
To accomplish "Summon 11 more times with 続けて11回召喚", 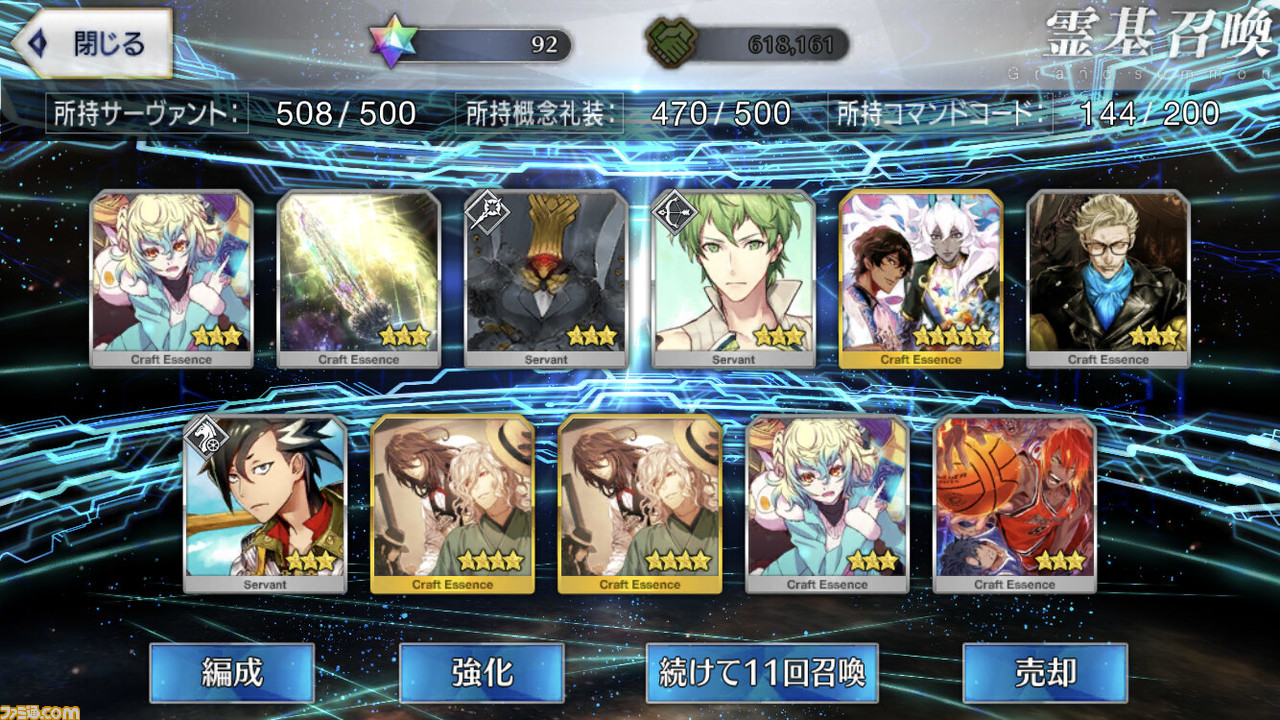I will tap(762, 673).
